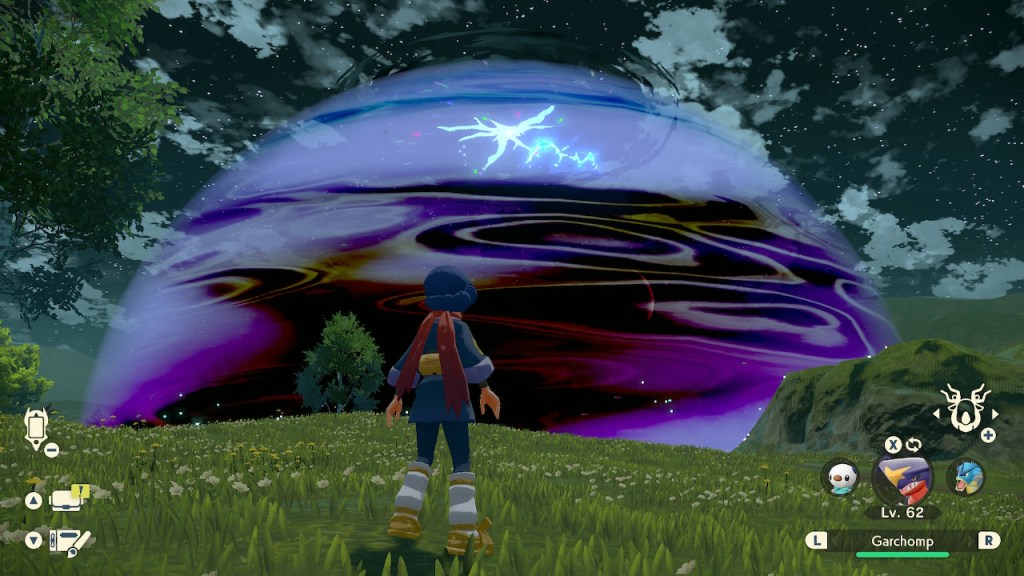Select Oshawott from the party wheel
This screenshot has width=1024, height=576.
(x=840, y=477)
